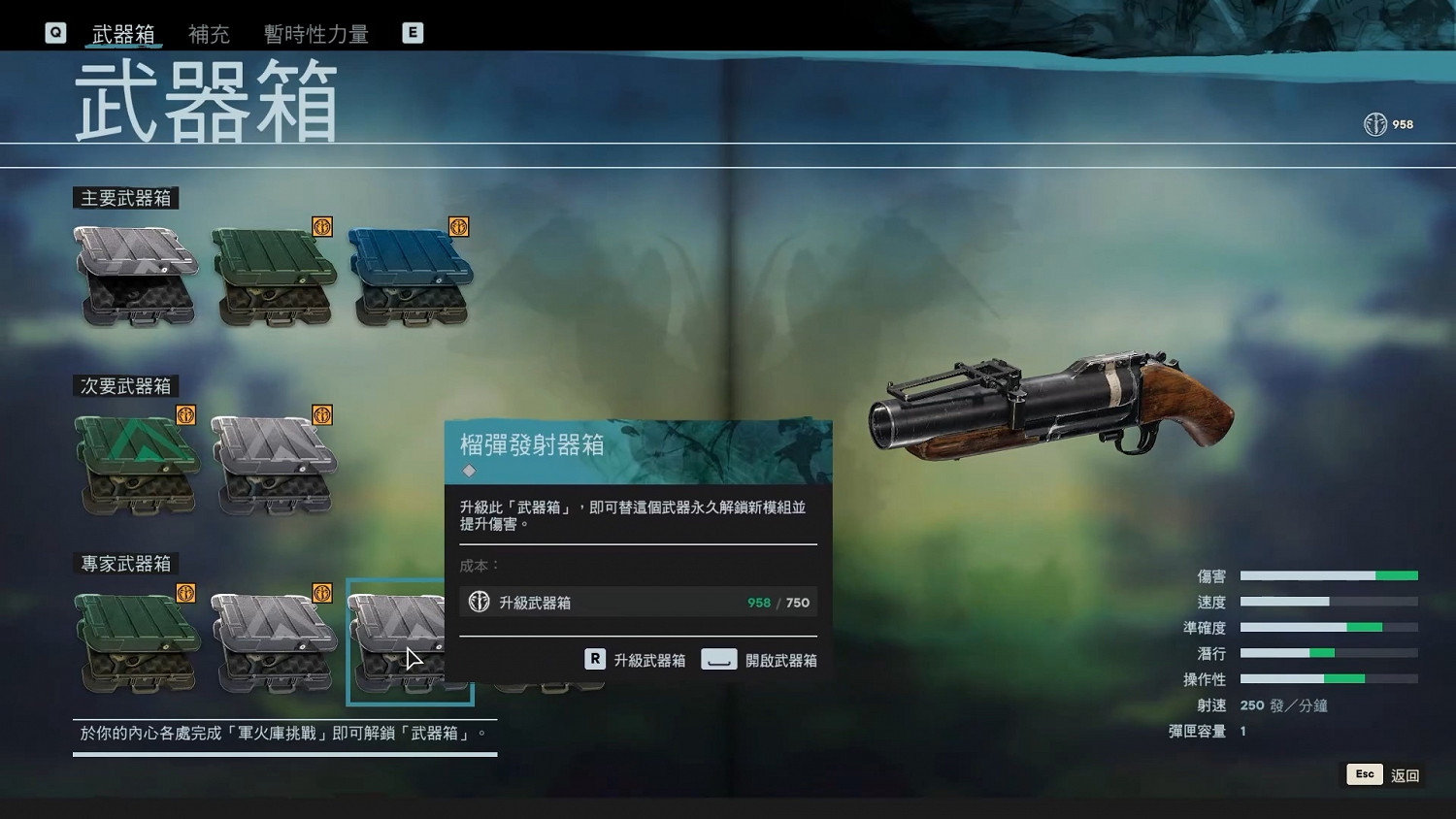Select the first expert green weapon case

[x=136, y=640]
